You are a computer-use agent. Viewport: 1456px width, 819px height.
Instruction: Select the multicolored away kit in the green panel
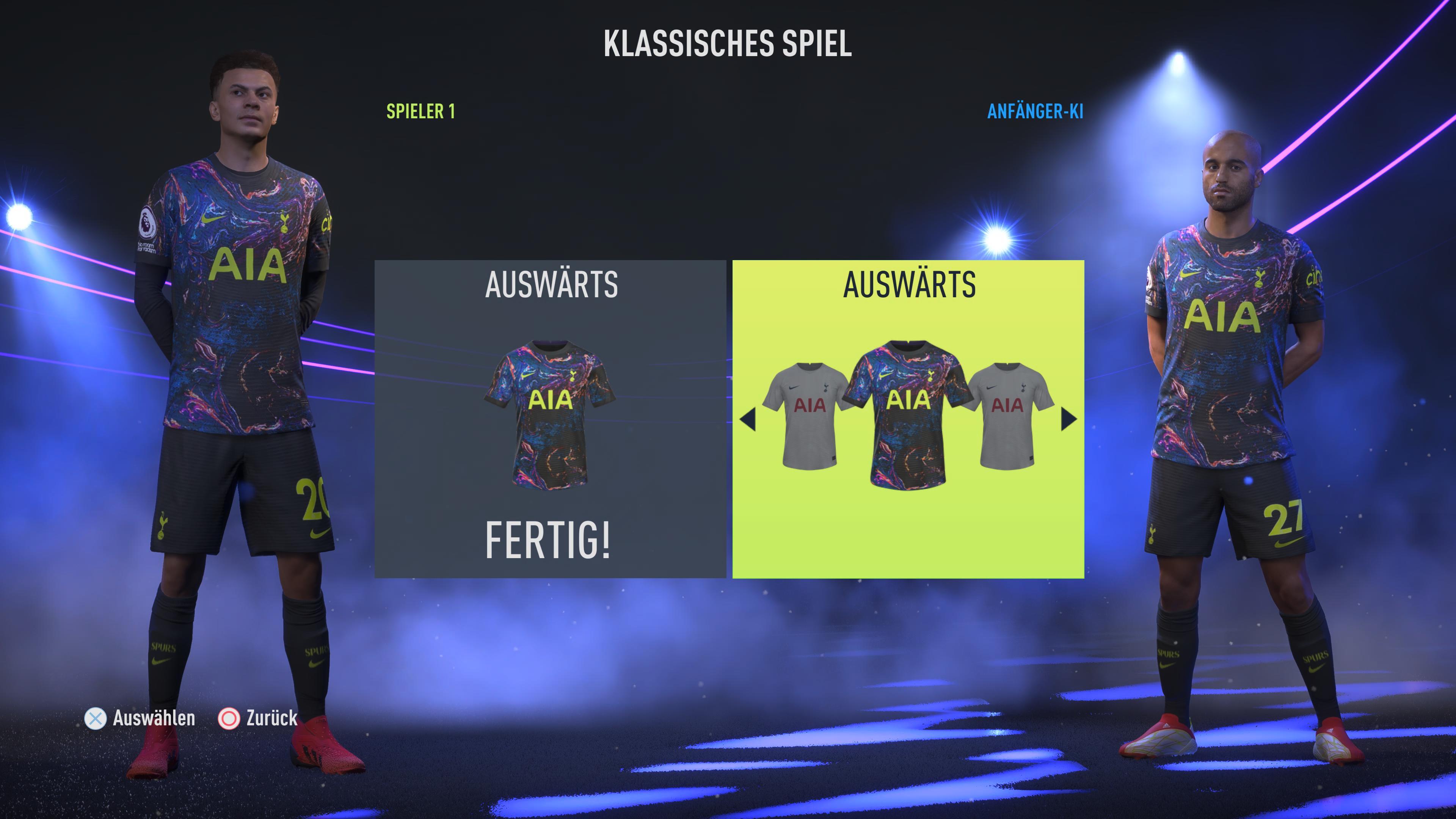908,414
